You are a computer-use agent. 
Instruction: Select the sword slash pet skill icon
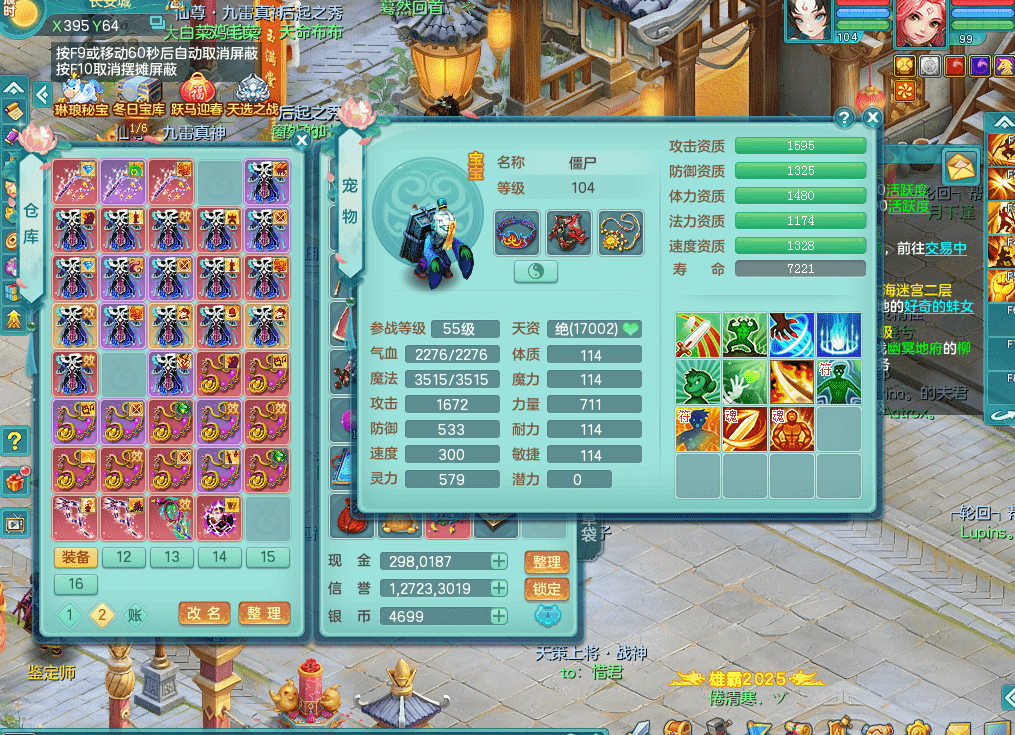[698, 336]
